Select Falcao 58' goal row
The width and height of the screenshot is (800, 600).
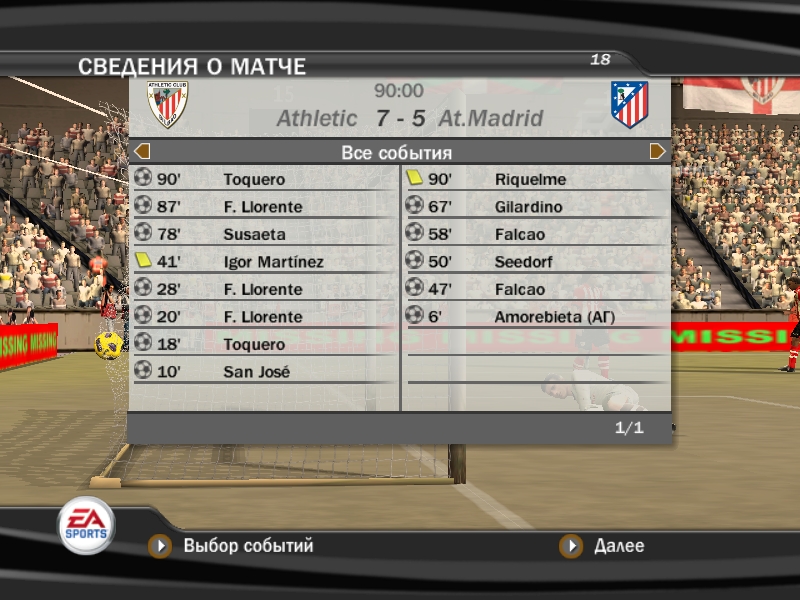click(537, 235)
